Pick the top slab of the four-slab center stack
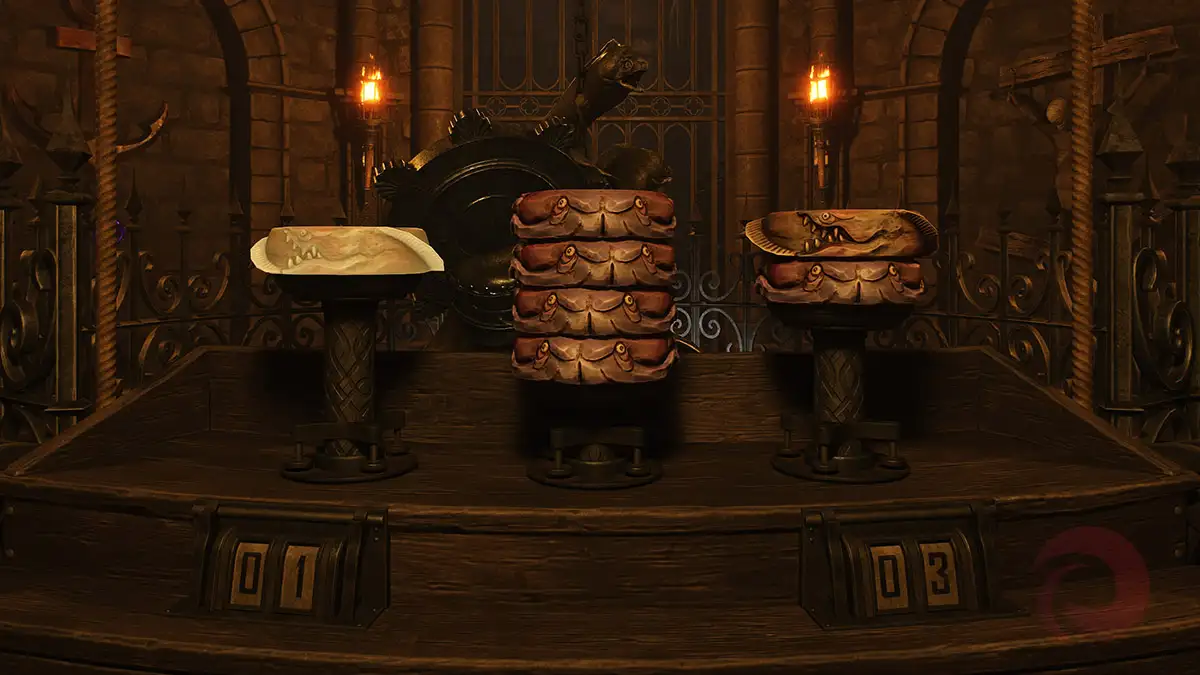The image size is (1200, 675). [x=594, y=214]
